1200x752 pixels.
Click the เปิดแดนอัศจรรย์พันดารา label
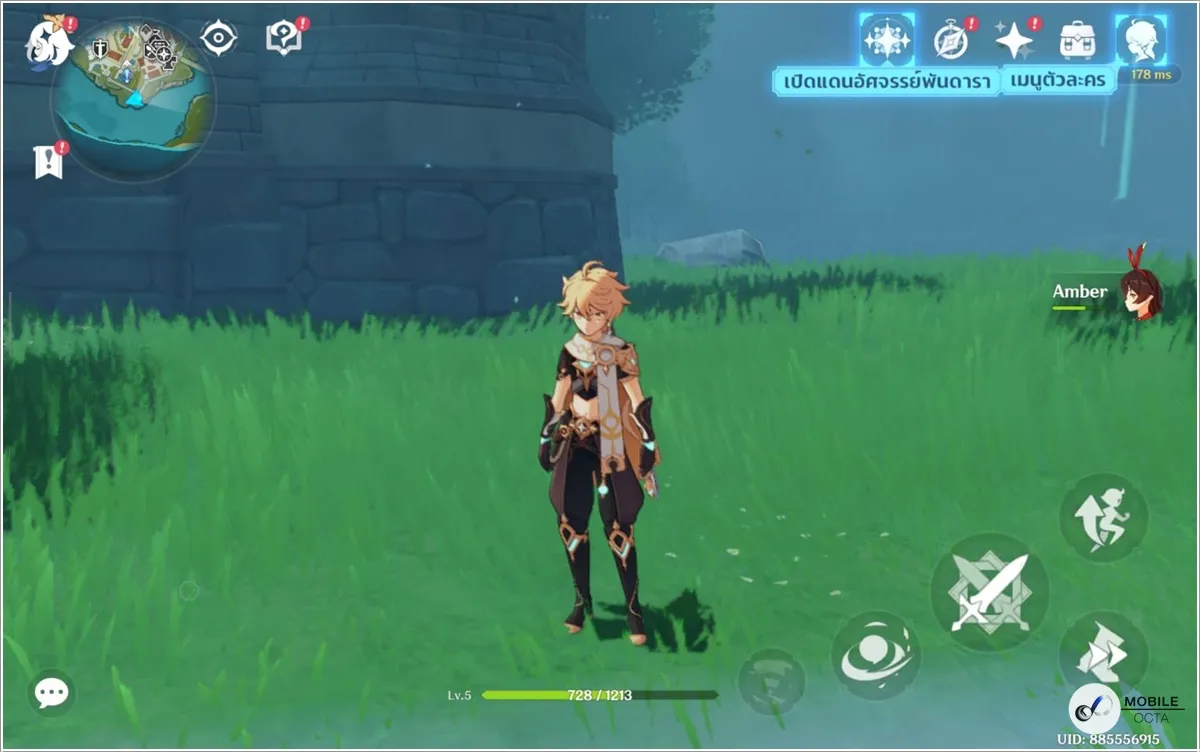[x=888, y=80]
